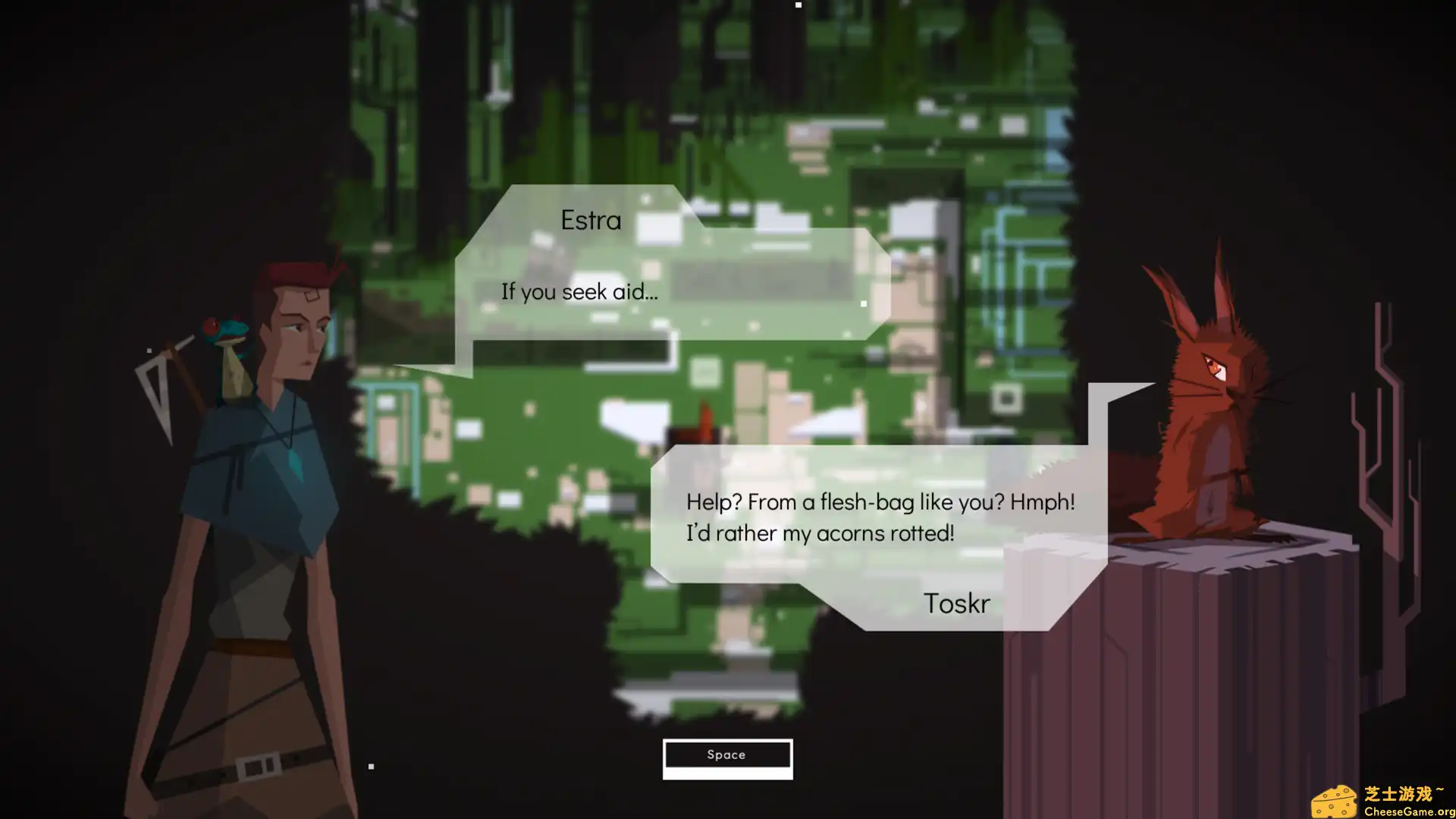Viewport: 1456px width, 819px height.
Task: Click the small white square on Estra's bubble
Action: coord(864,303)
